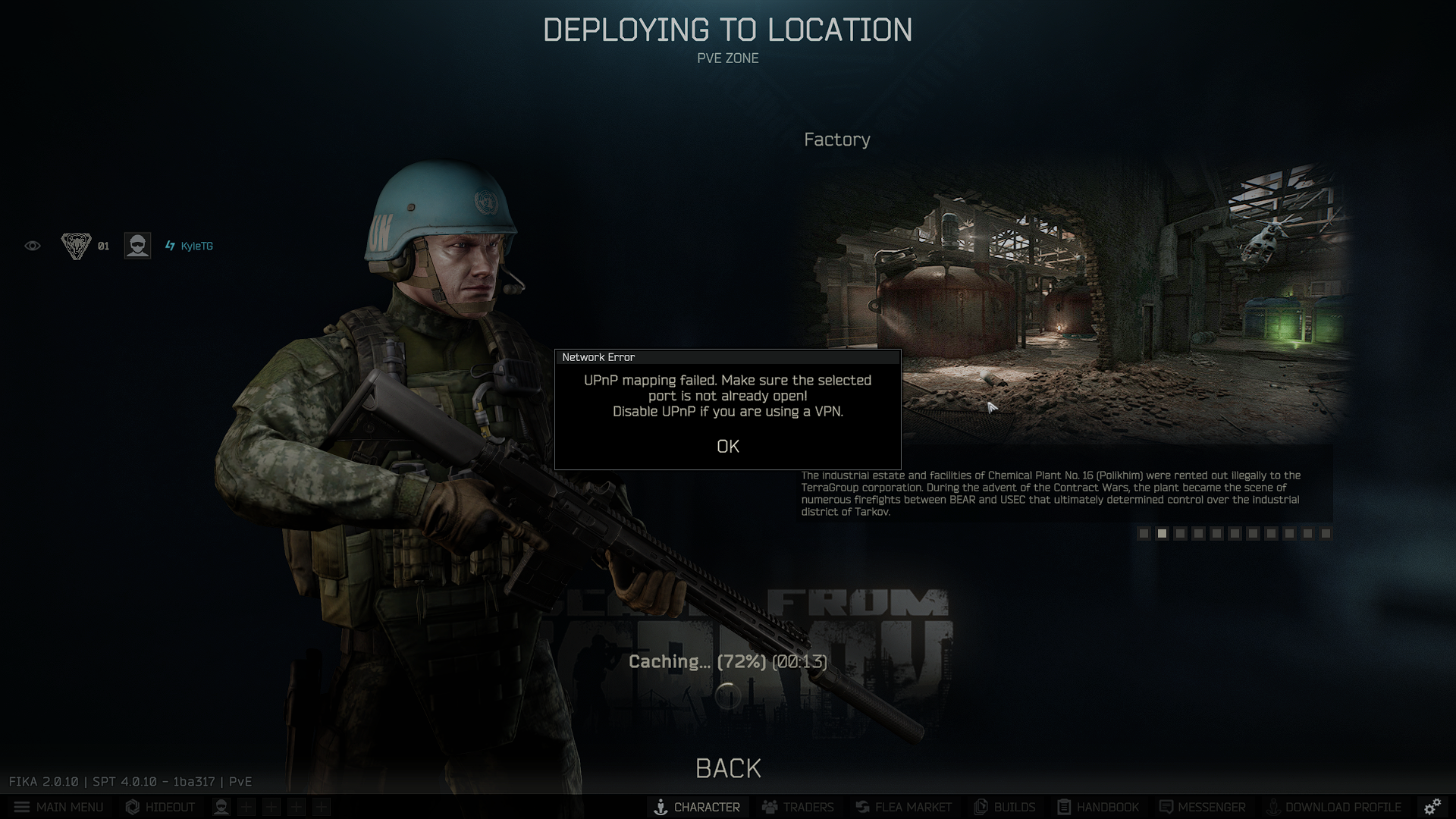Viewport: 1456px width, 819px height.
Task: Dismiss the Network Error with OK
Action: 727,447
